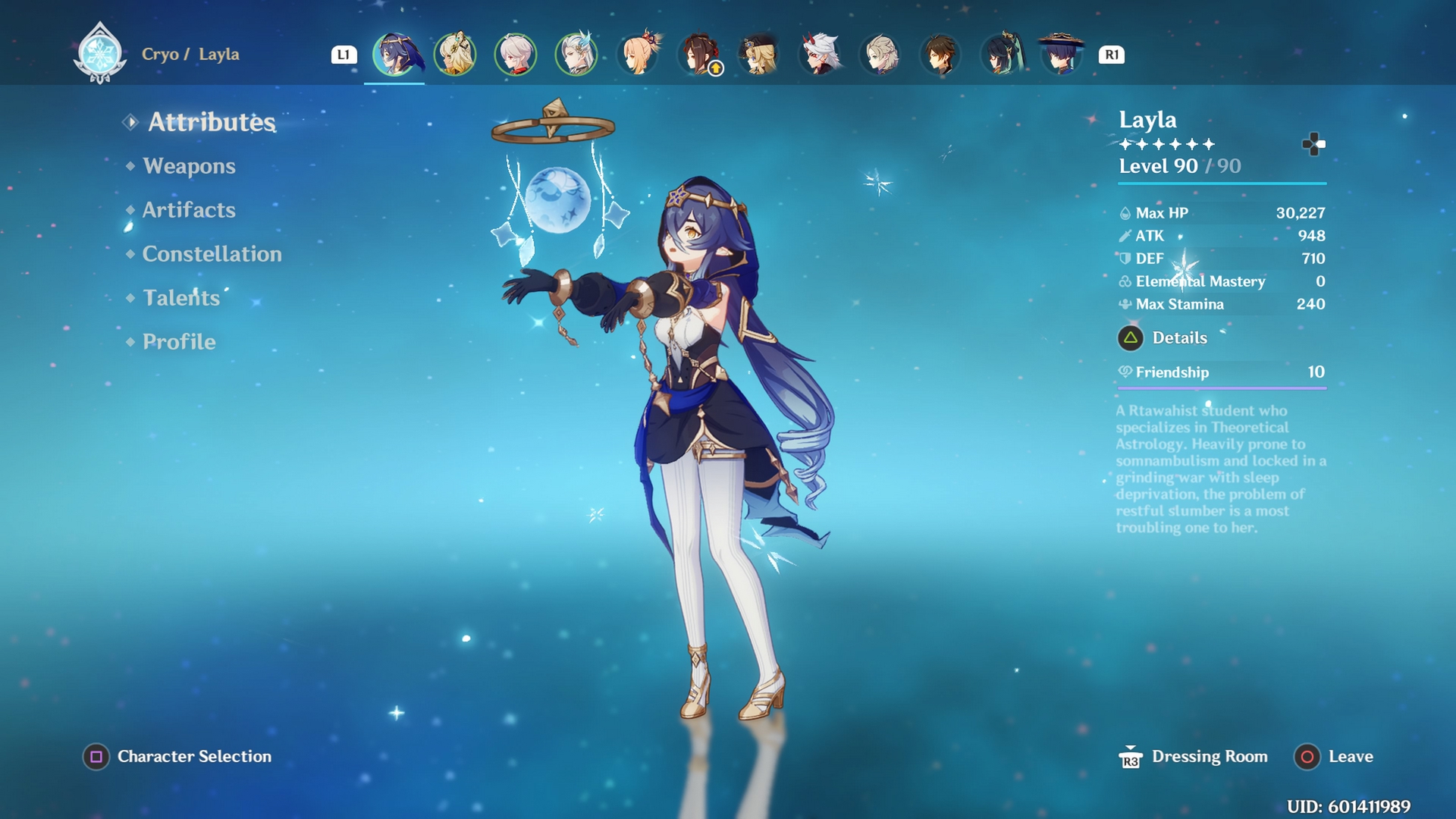Select the Wanderer portrait with the hat
This screenshot has width=1456, height=819.
(1059, 54)
